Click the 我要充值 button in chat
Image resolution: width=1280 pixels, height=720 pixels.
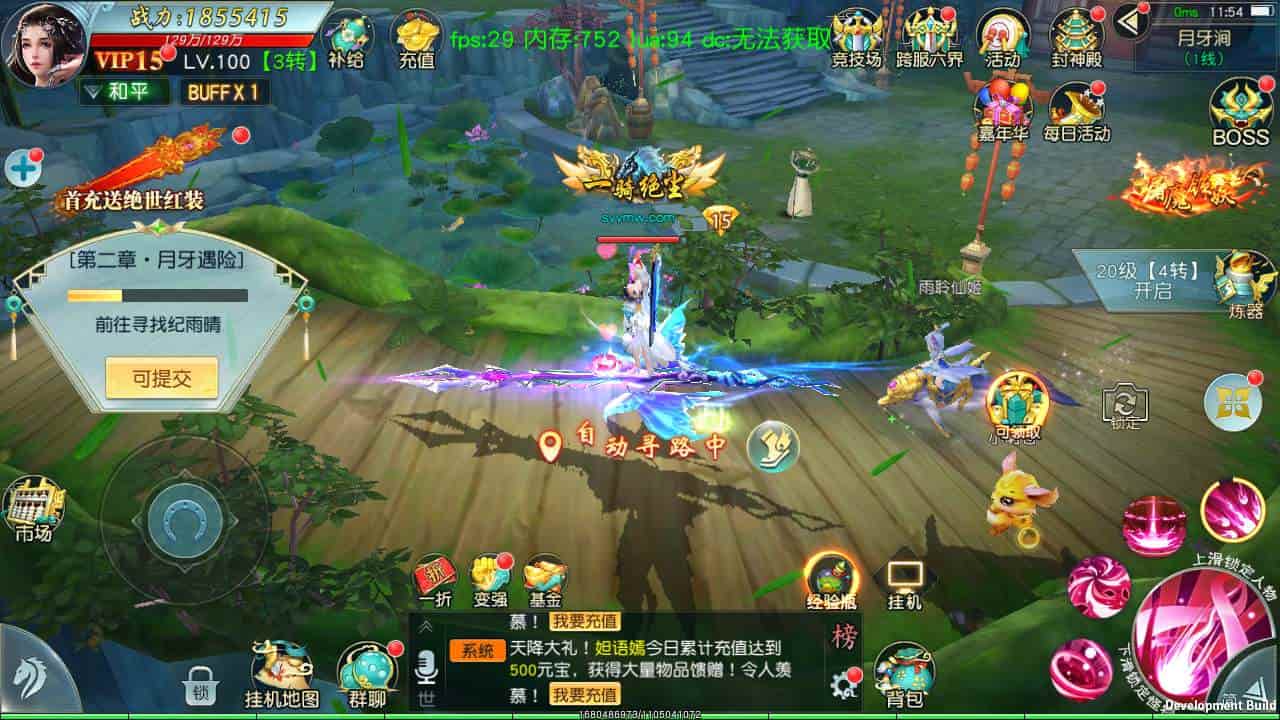pyautogui.click(x=585, y=694)
